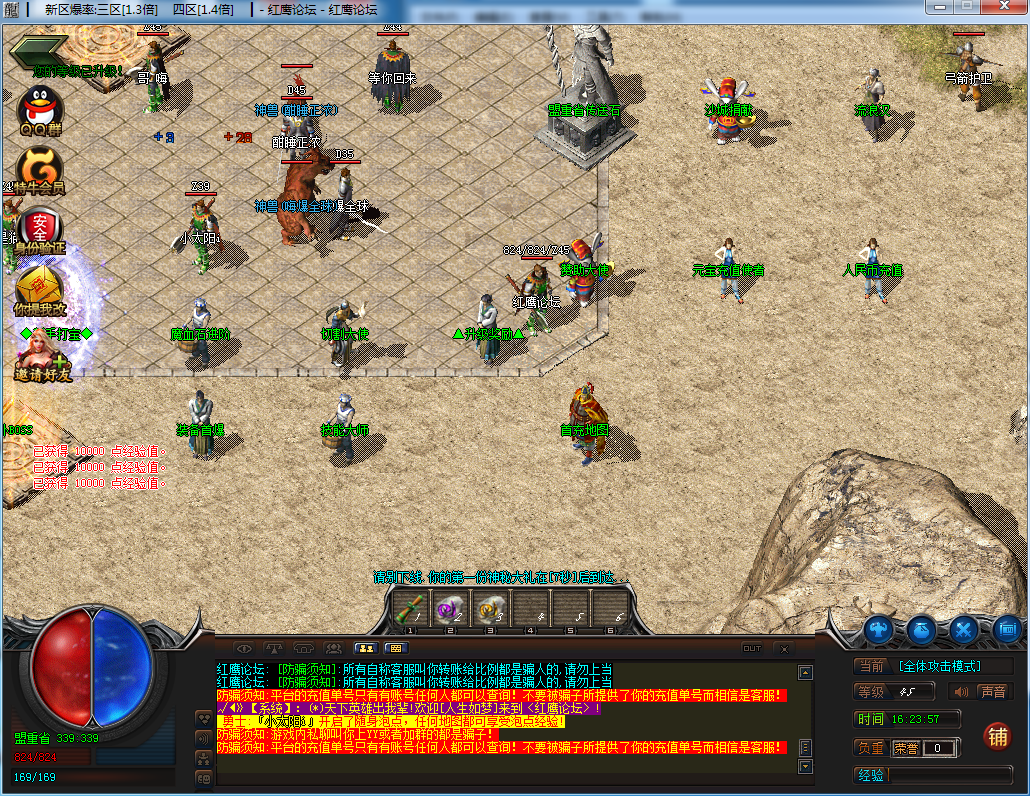Open the bag inventory pouch icon

point(921,629)
